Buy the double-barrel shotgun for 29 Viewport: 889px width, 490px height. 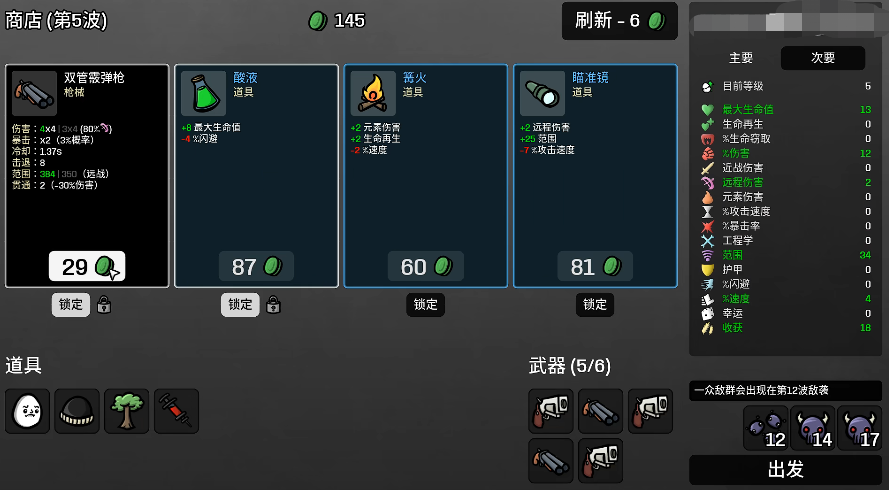(86, 266)
